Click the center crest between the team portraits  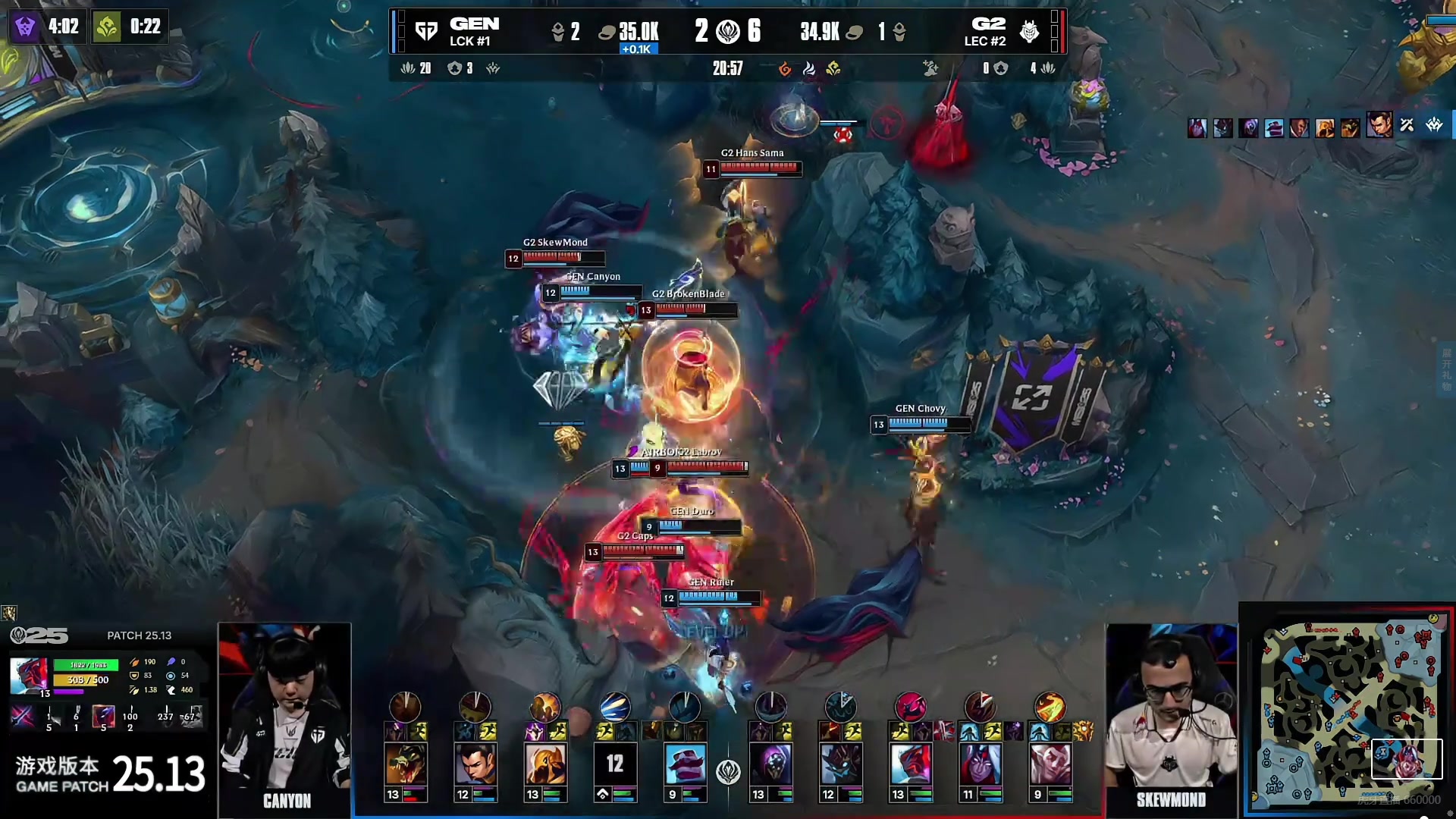tap(728, 772)
